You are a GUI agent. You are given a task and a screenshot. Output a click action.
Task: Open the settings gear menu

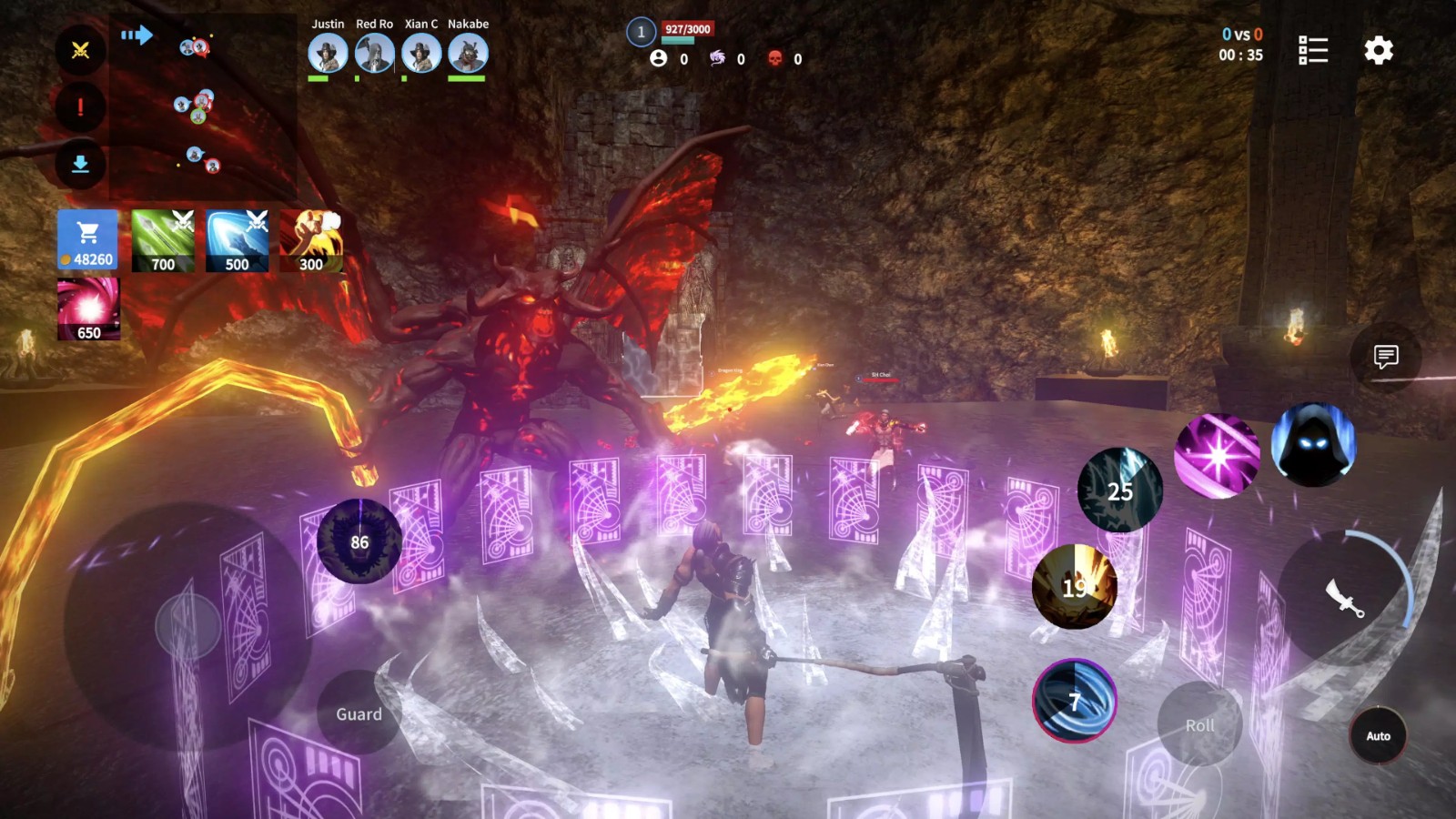pyautogui.click(x=1379, y=50)
